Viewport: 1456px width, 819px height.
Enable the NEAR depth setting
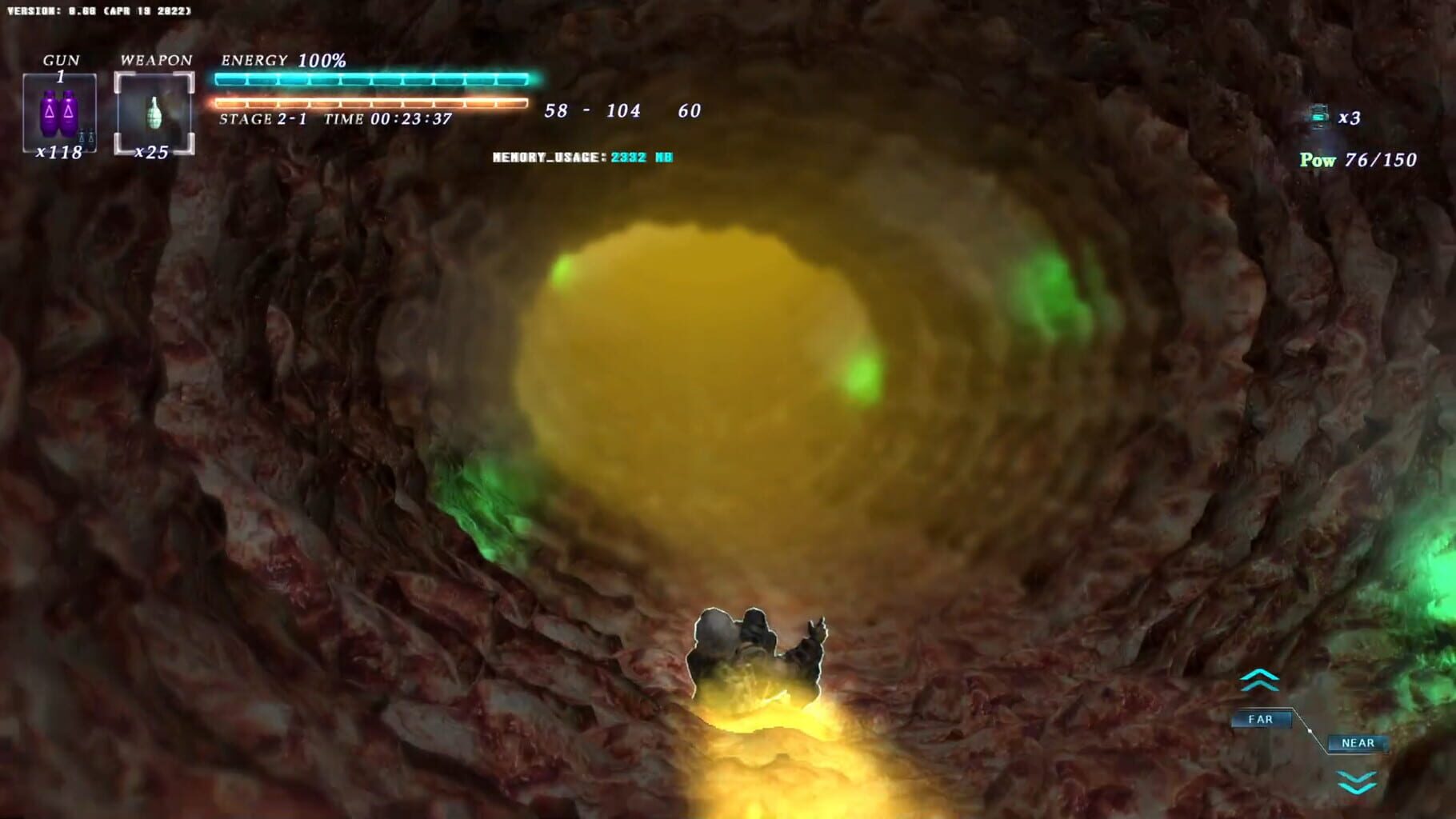(1358, 743)
